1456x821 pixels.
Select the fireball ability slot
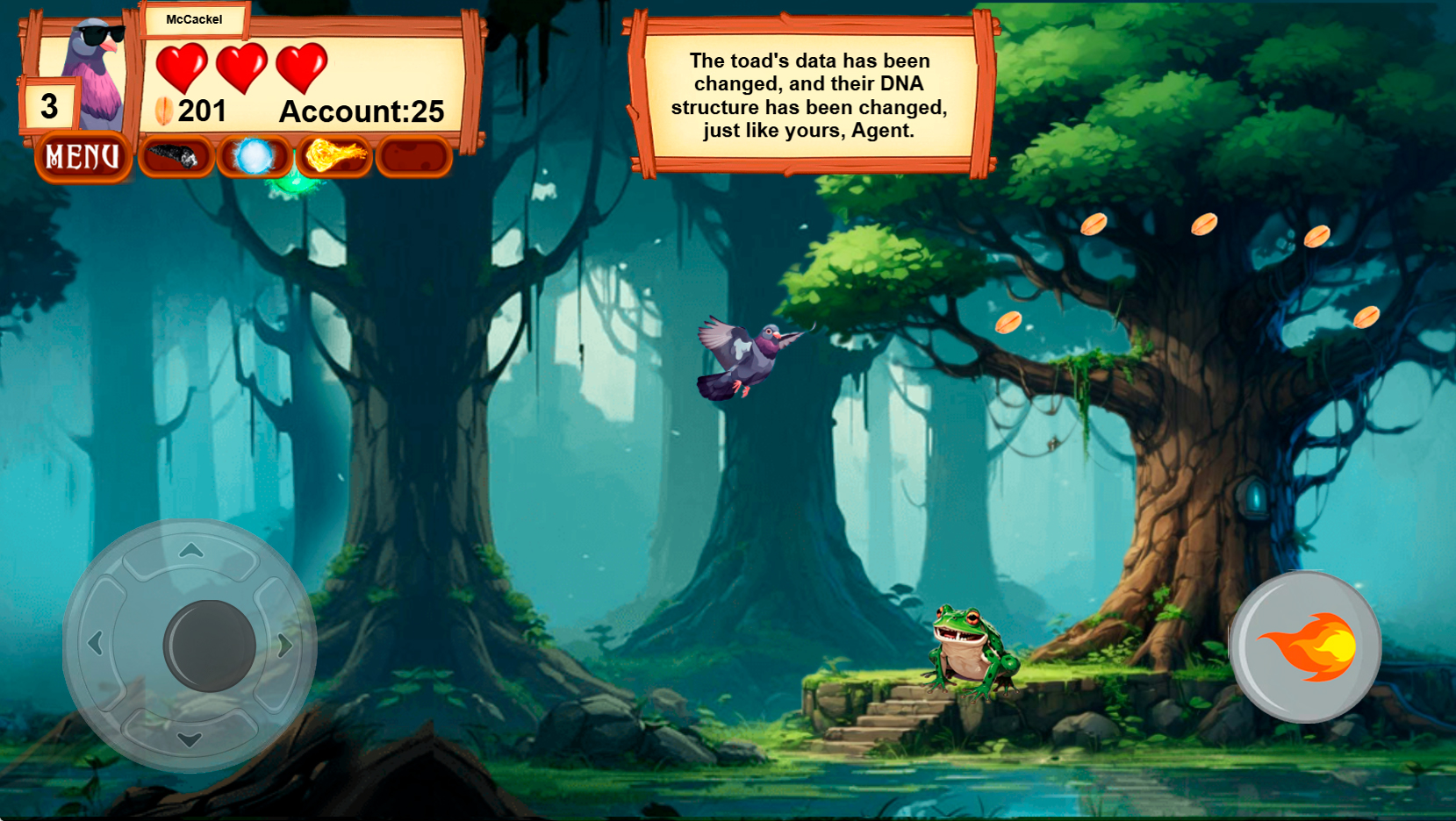point(334,157)
